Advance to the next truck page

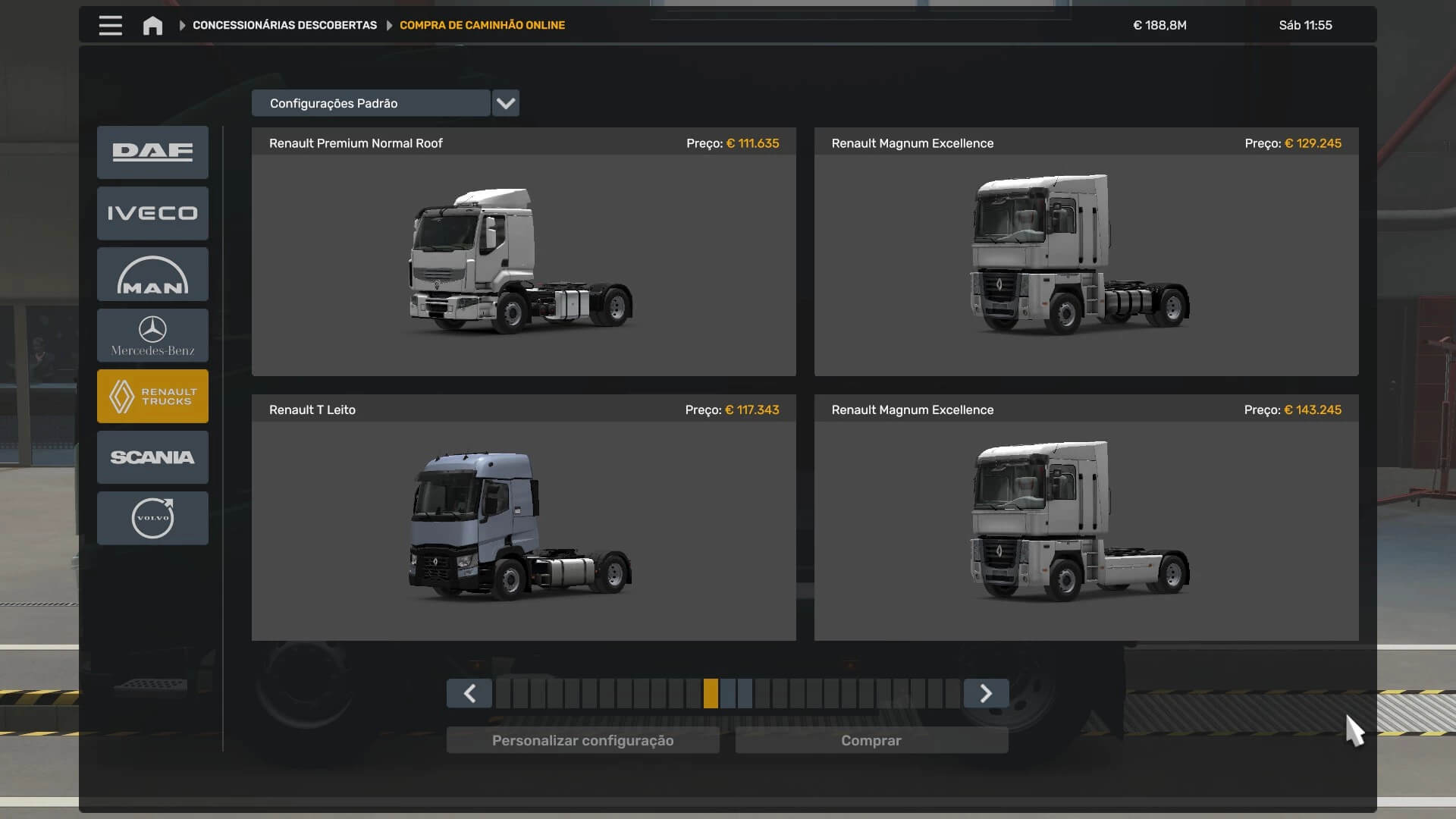[x=986, y=693]
